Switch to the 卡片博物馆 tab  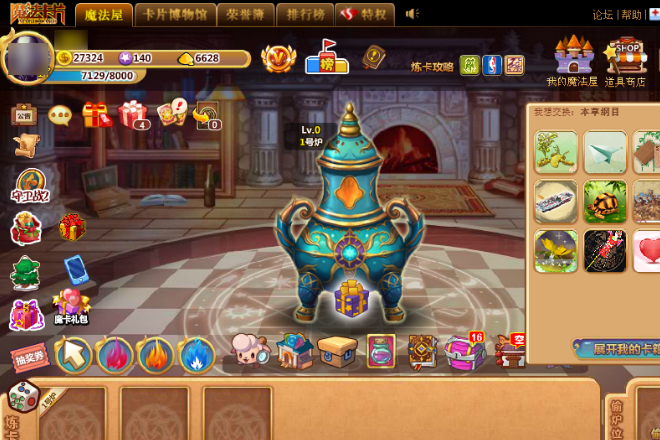pyautogui.click(x=175, y=14)
